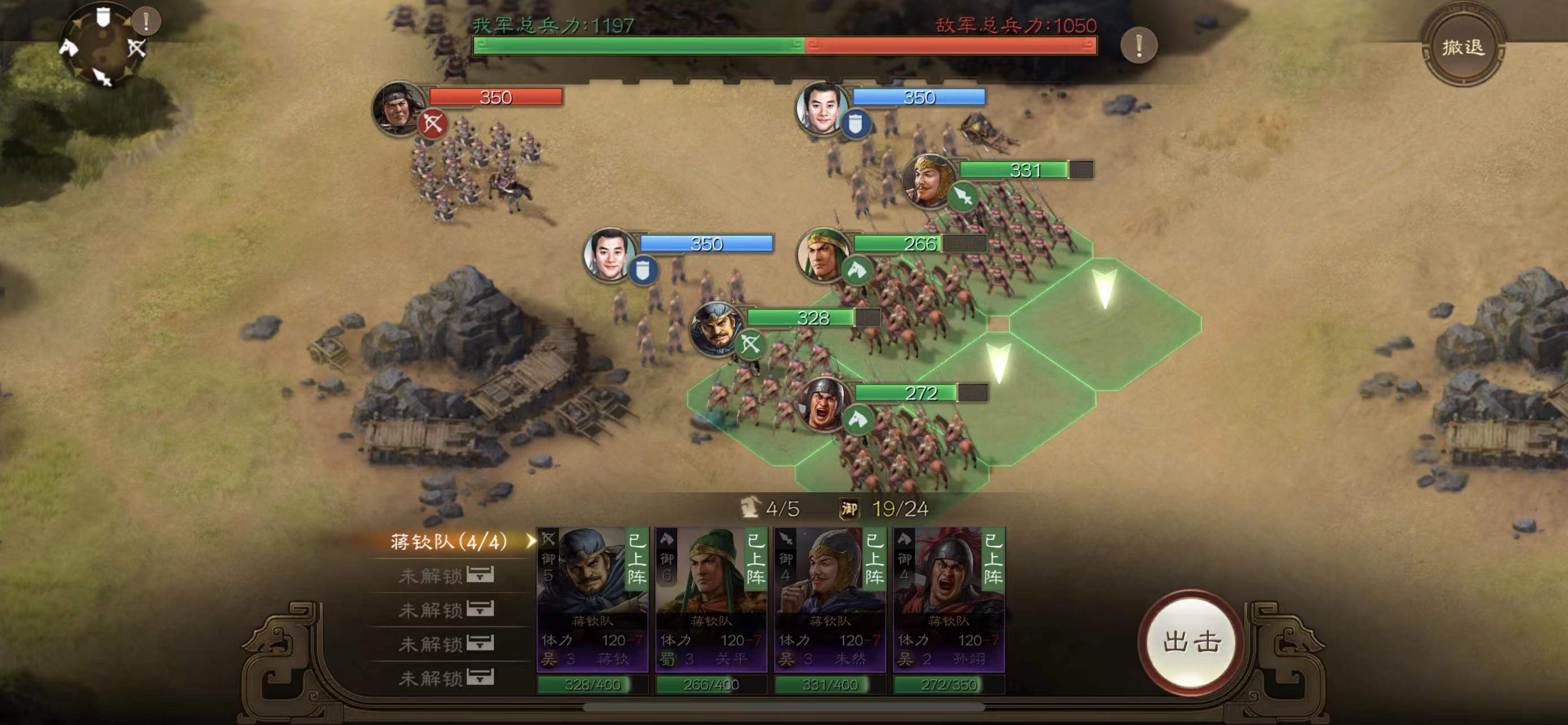1568x725 pixels.
Task: Launch the attack with the 出击 button
Action: [1191, 642]
